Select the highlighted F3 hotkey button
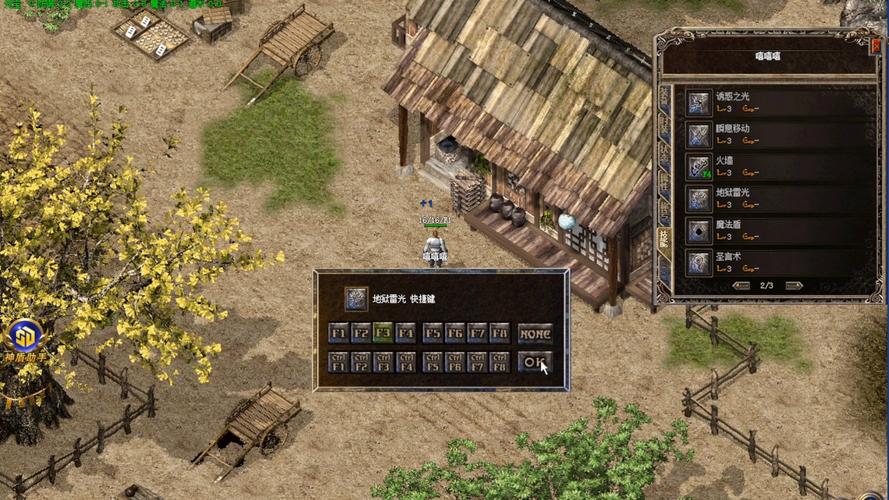Image resolution: width=889 pixels, height=500 pixels. pyautogui.click(x=382, y=333)
